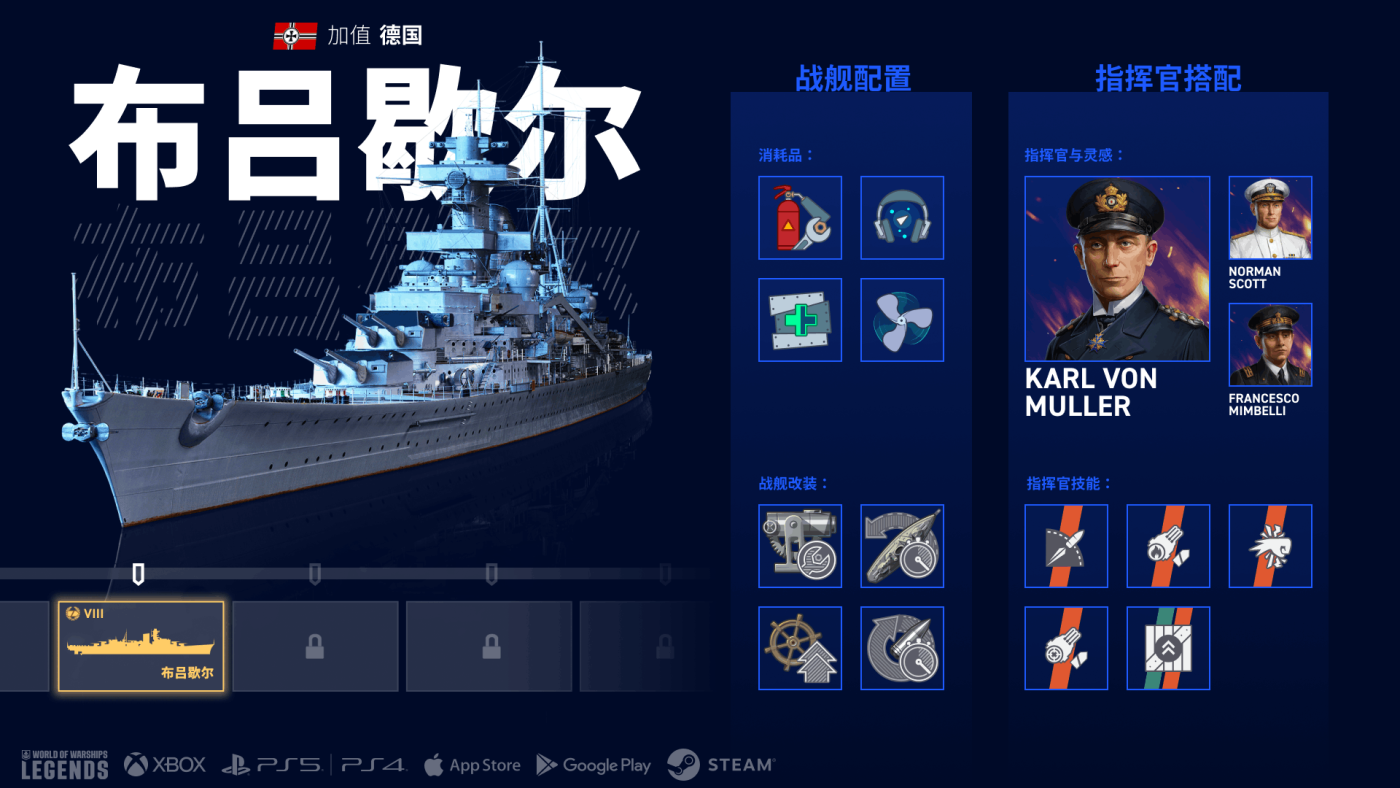Open the Steam store logo link
The height and width of the screenshot is (788, 1400).
click(x=721, y=765)
